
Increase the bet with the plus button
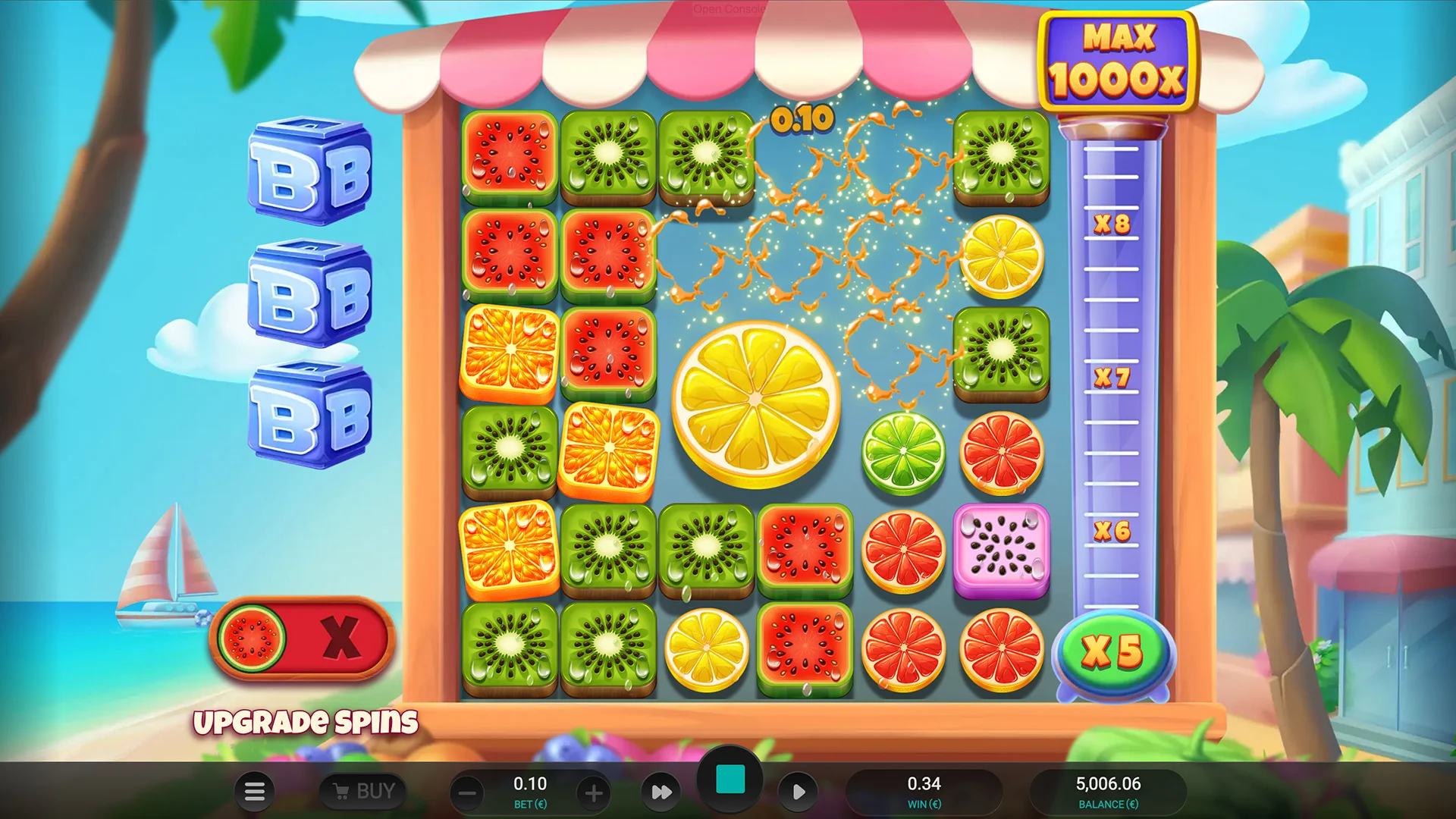592,792
